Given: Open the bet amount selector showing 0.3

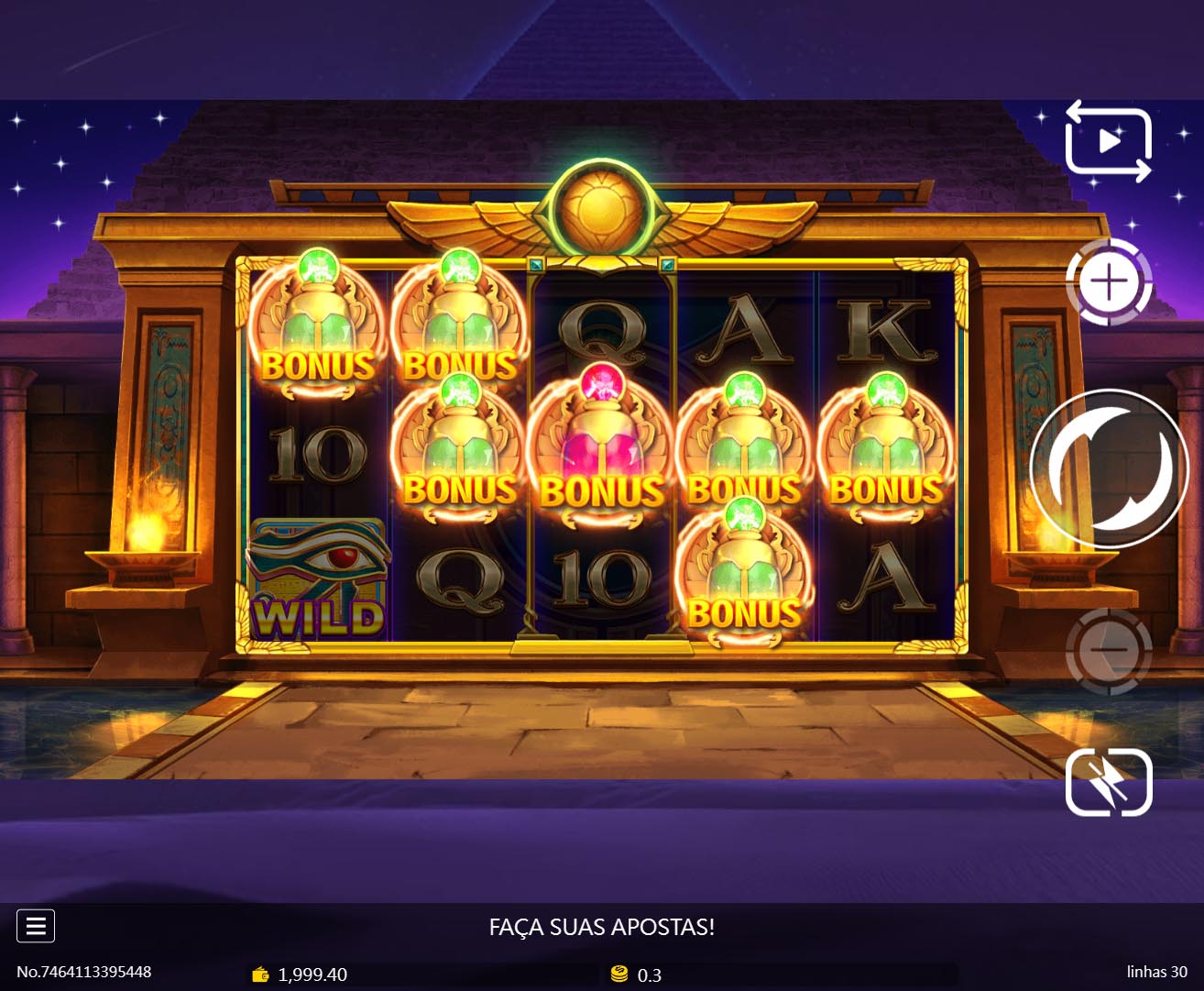Looking at the screenshot, I should 650,975.
